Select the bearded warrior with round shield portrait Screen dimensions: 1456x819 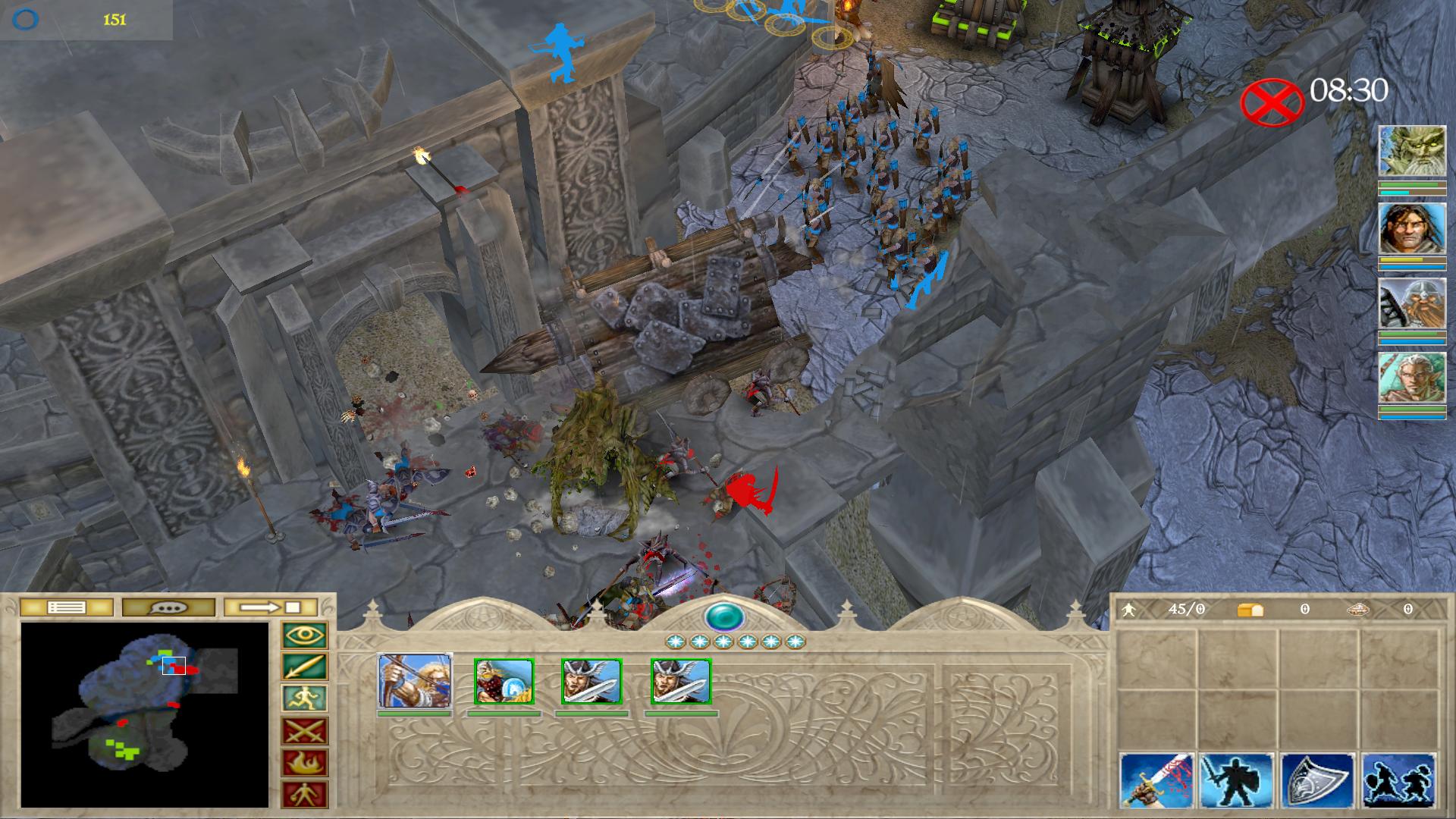(504, 682)
